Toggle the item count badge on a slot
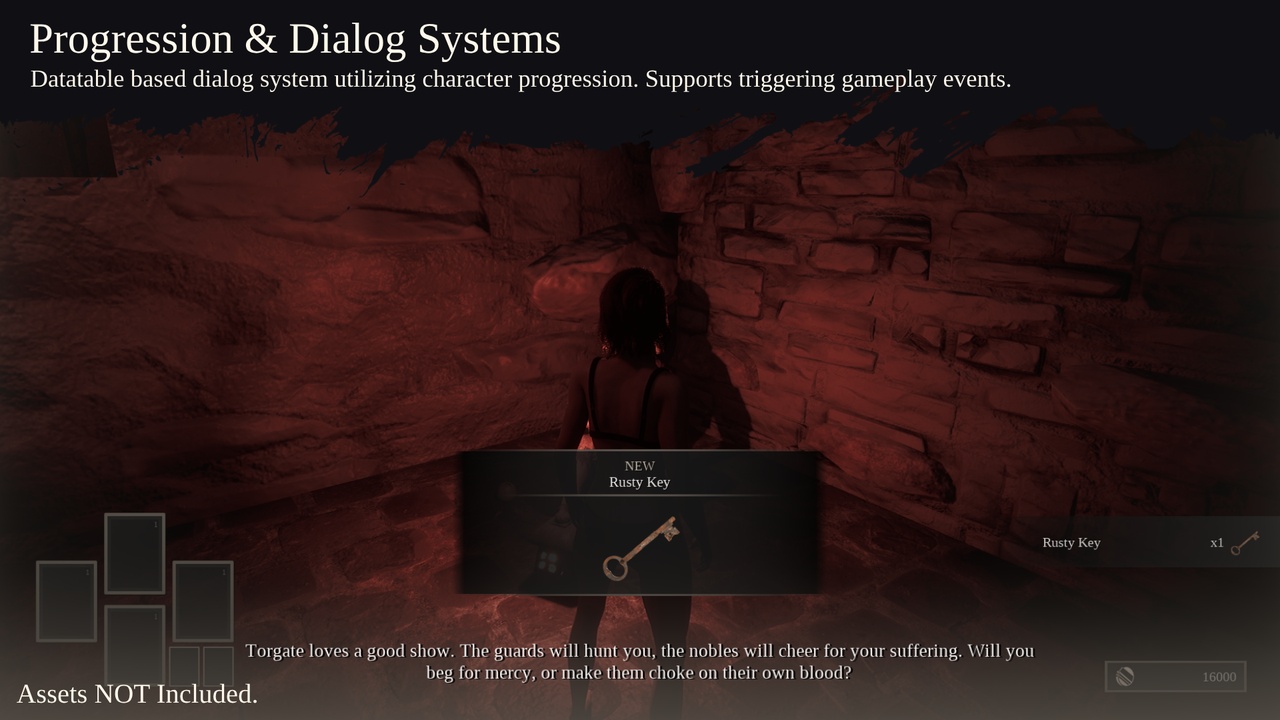1280x720 pixels. coord(157,522)
